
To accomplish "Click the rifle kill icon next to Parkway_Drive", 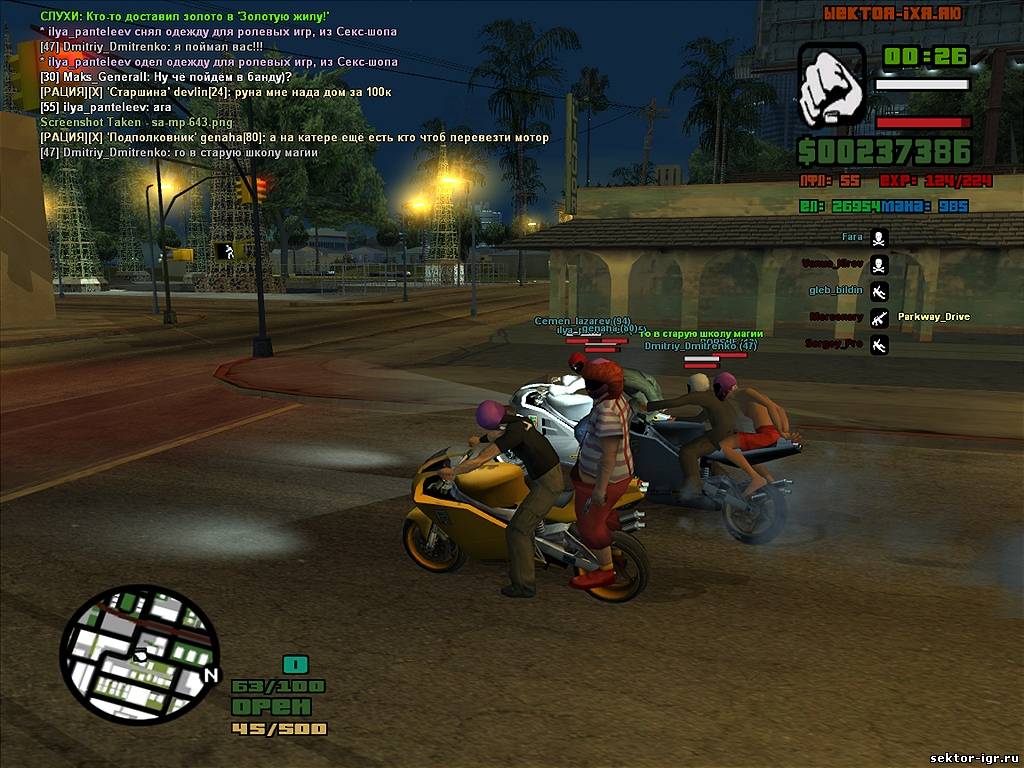I will click(x=879, y=318).
